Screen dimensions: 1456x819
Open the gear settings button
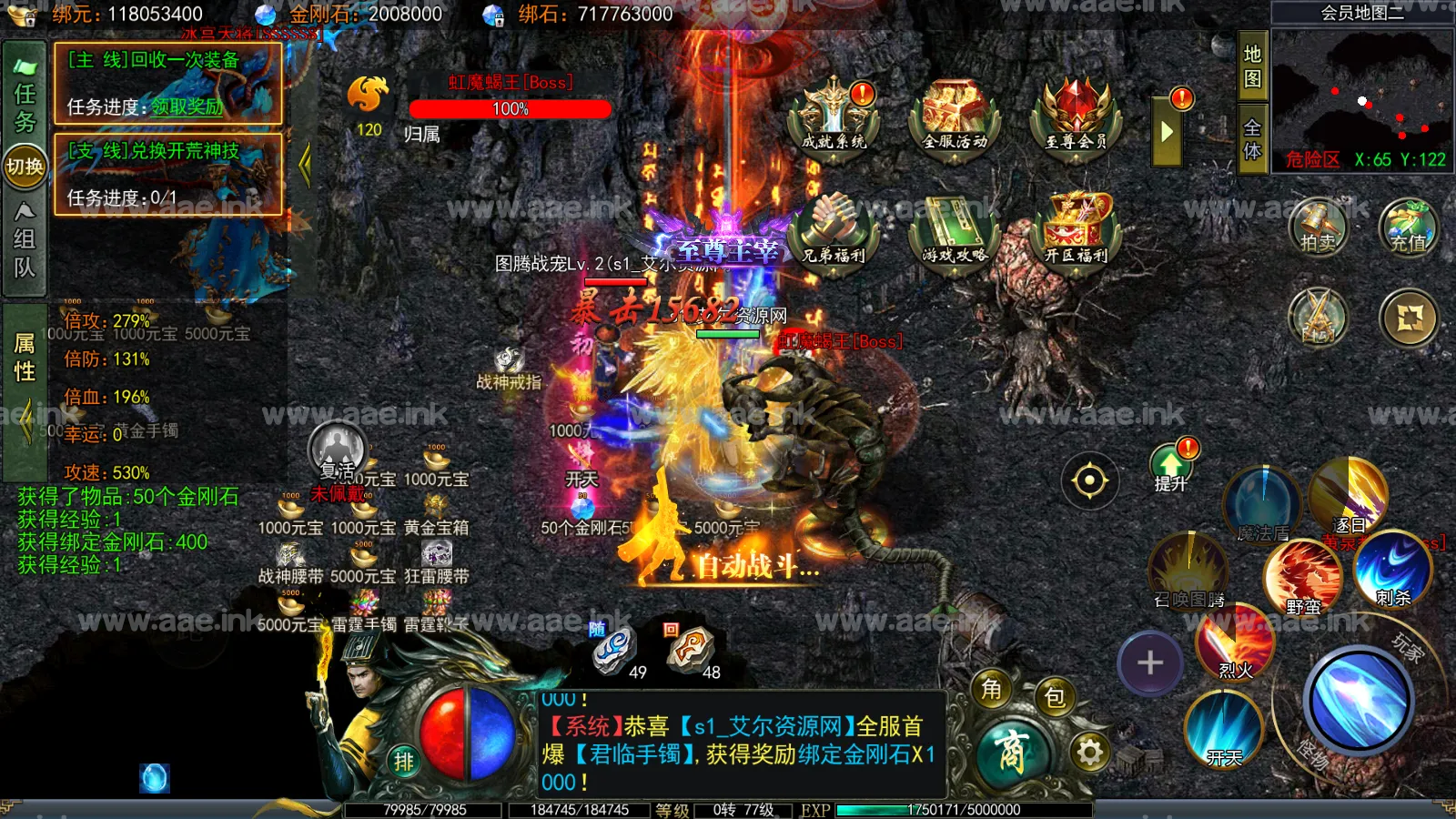(x=1090, y=752)
